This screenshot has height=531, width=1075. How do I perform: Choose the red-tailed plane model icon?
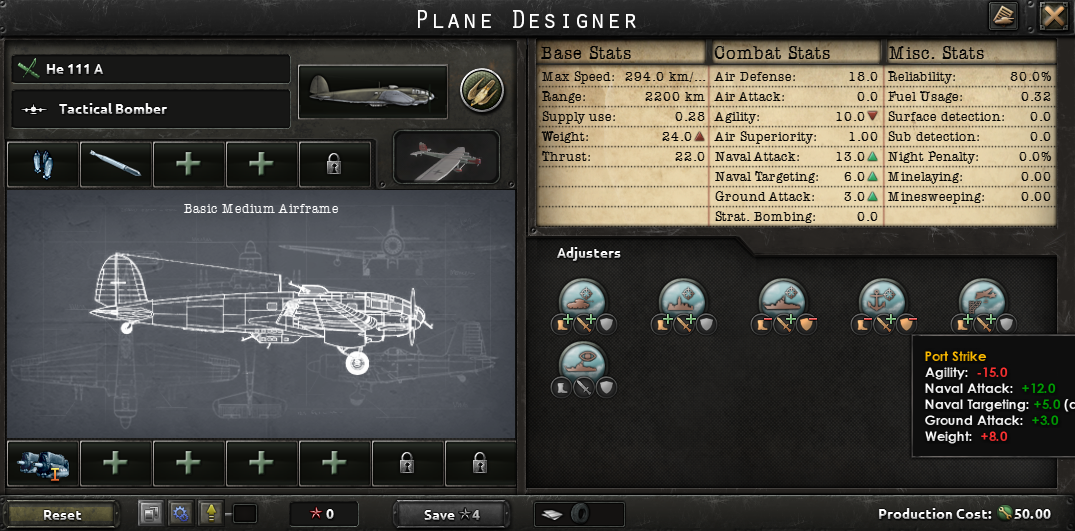tap(447, 157)
